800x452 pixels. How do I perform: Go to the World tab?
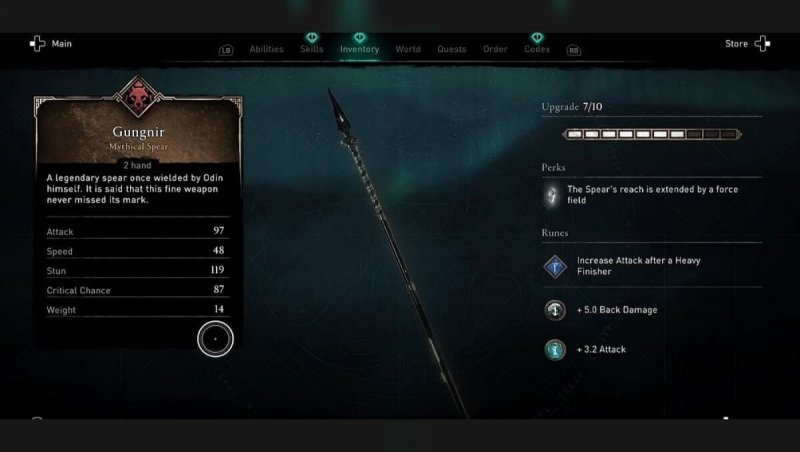[x=408, y=49]
